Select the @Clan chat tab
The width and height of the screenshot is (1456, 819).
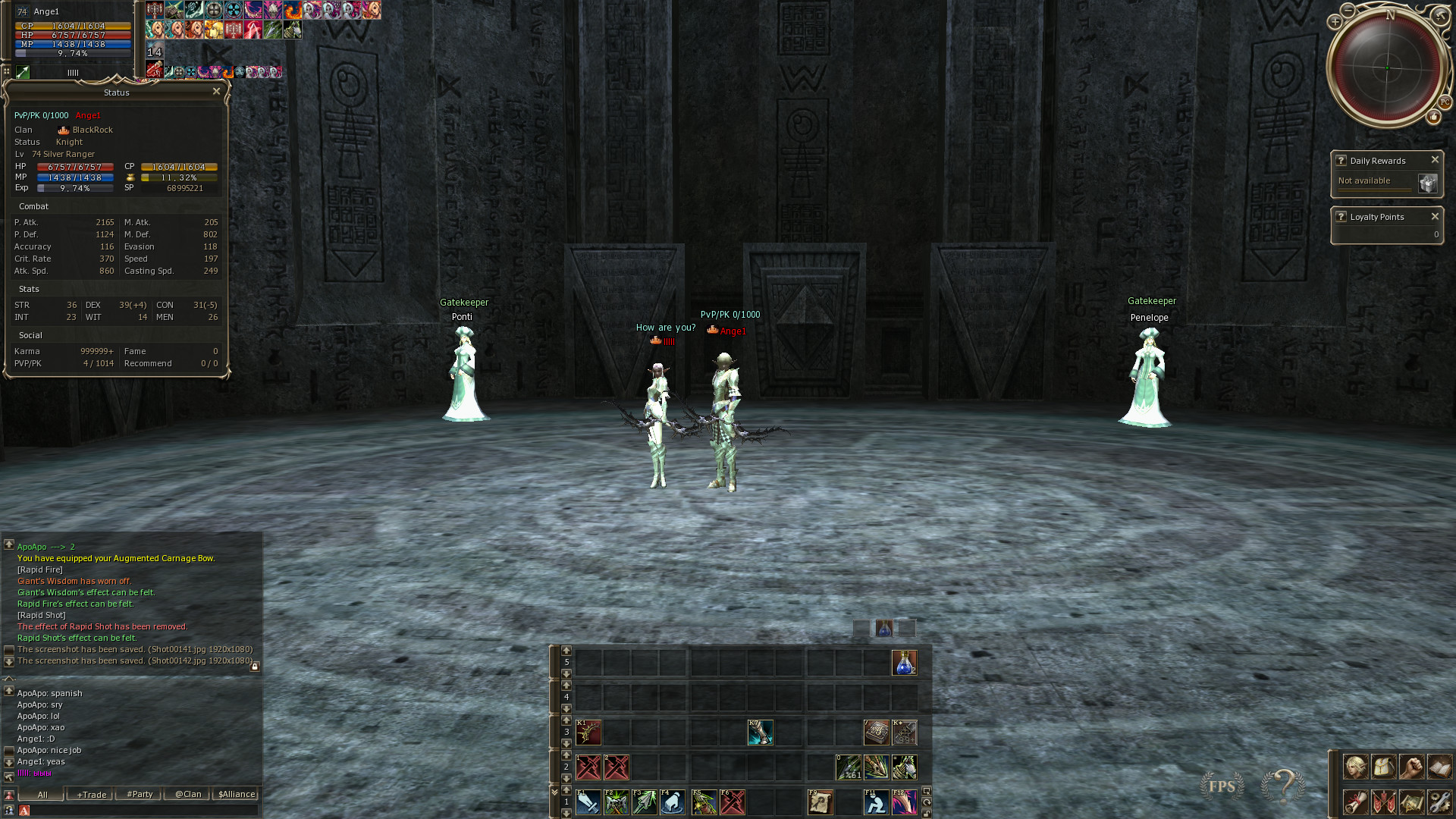click(x=188, y=795)
